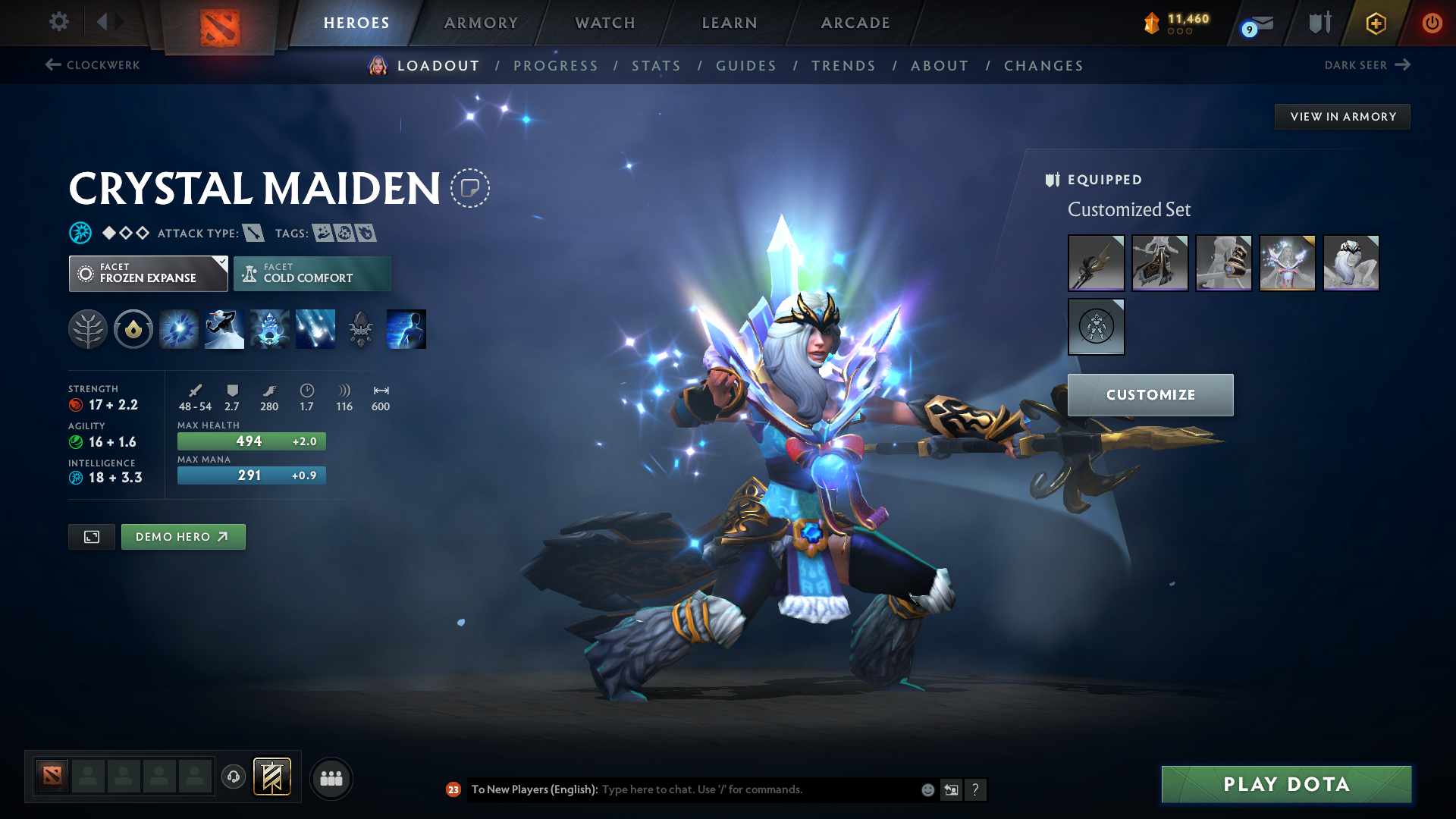Toggle the friends list icon
Viewport: 1456px width, 819px height.
[x=331, y=777]
